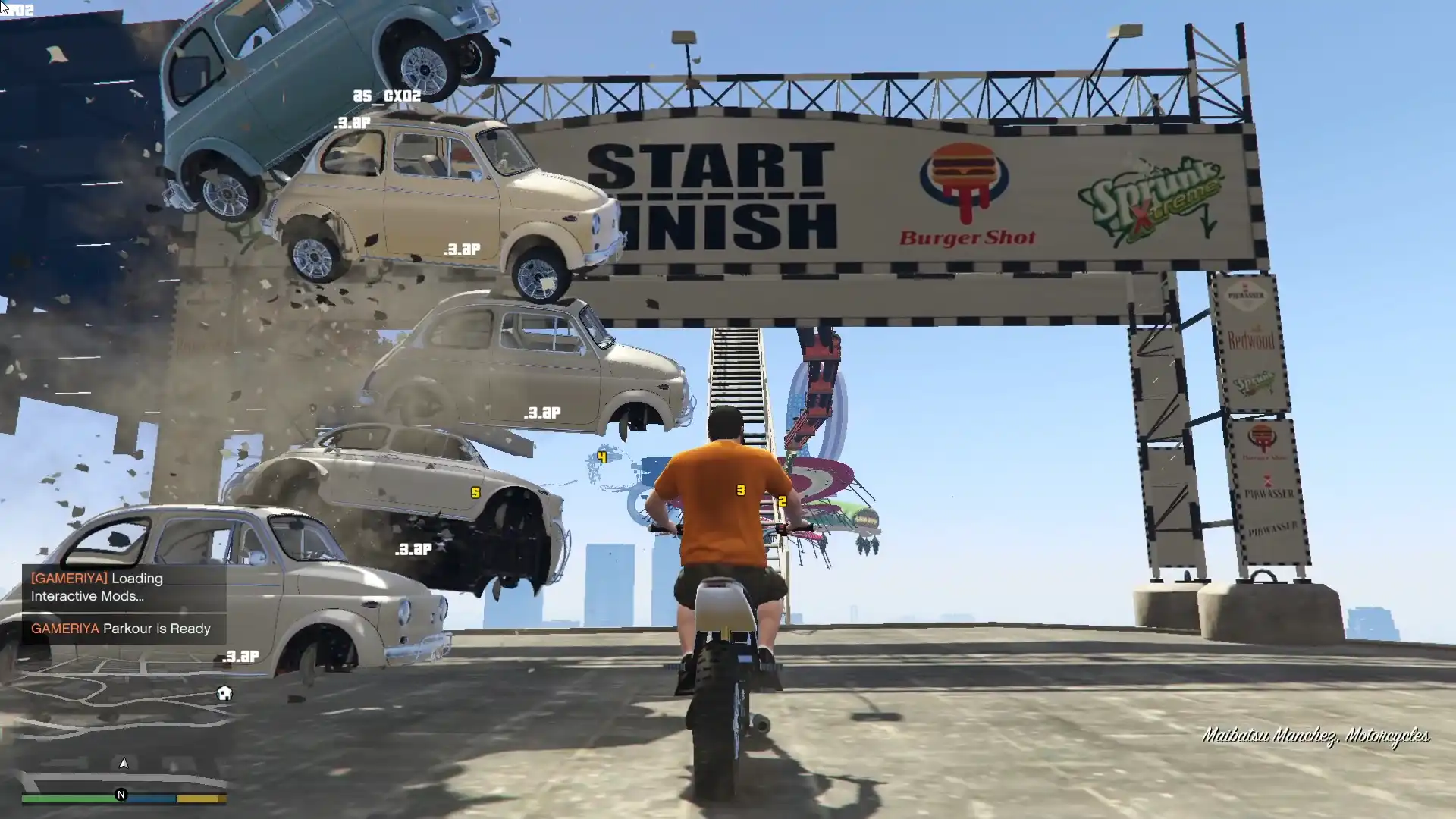
Task: Click the yellow stamina bar segment
Action: pyautogui.click(x=200, y=797)
